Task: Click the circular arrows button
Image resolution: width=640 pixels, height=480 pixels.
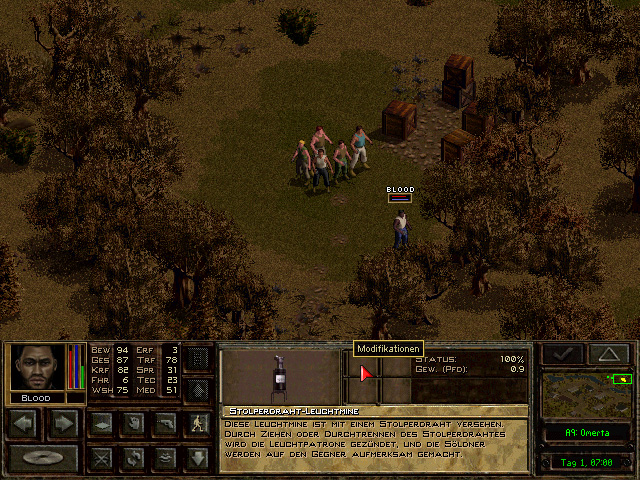Action: 131,458
